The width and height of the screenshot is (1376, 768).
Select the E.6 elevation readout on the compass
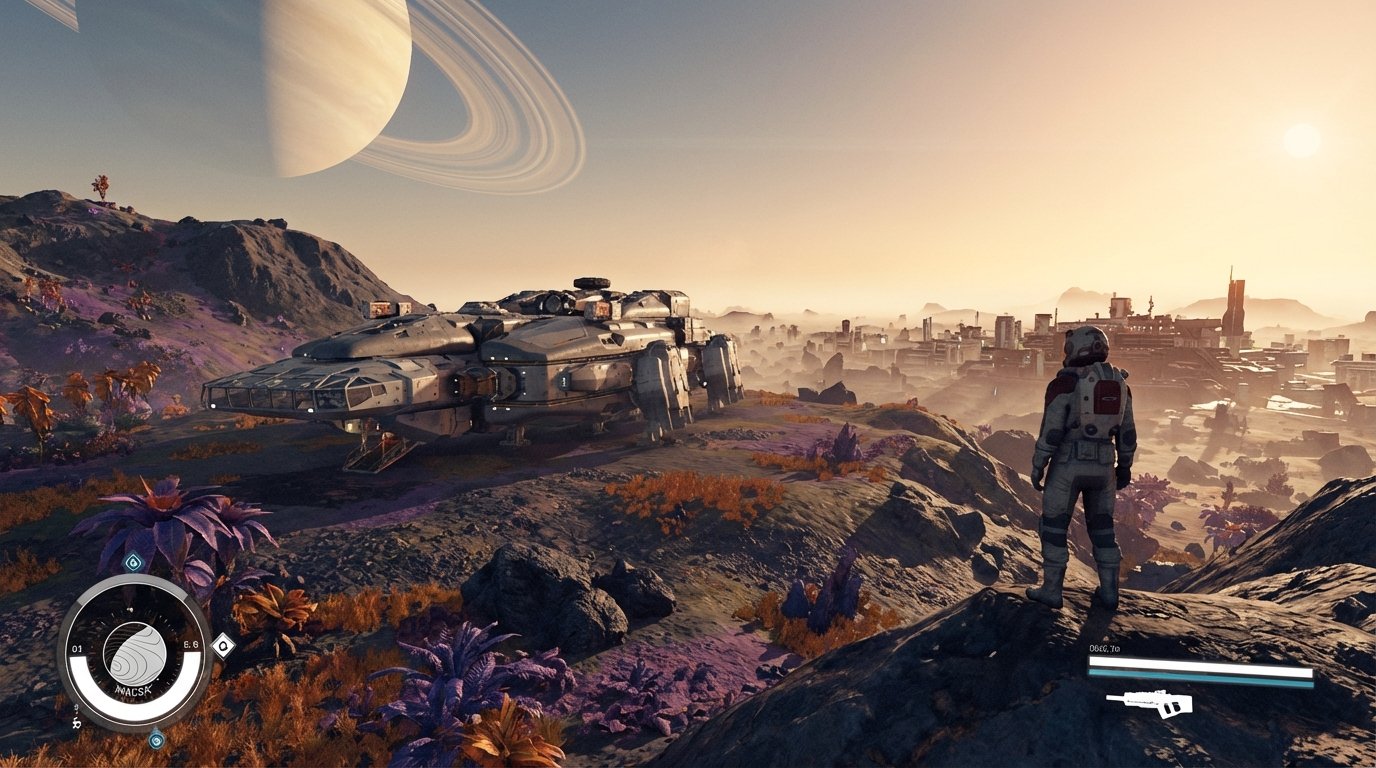[x=190, y=645]
